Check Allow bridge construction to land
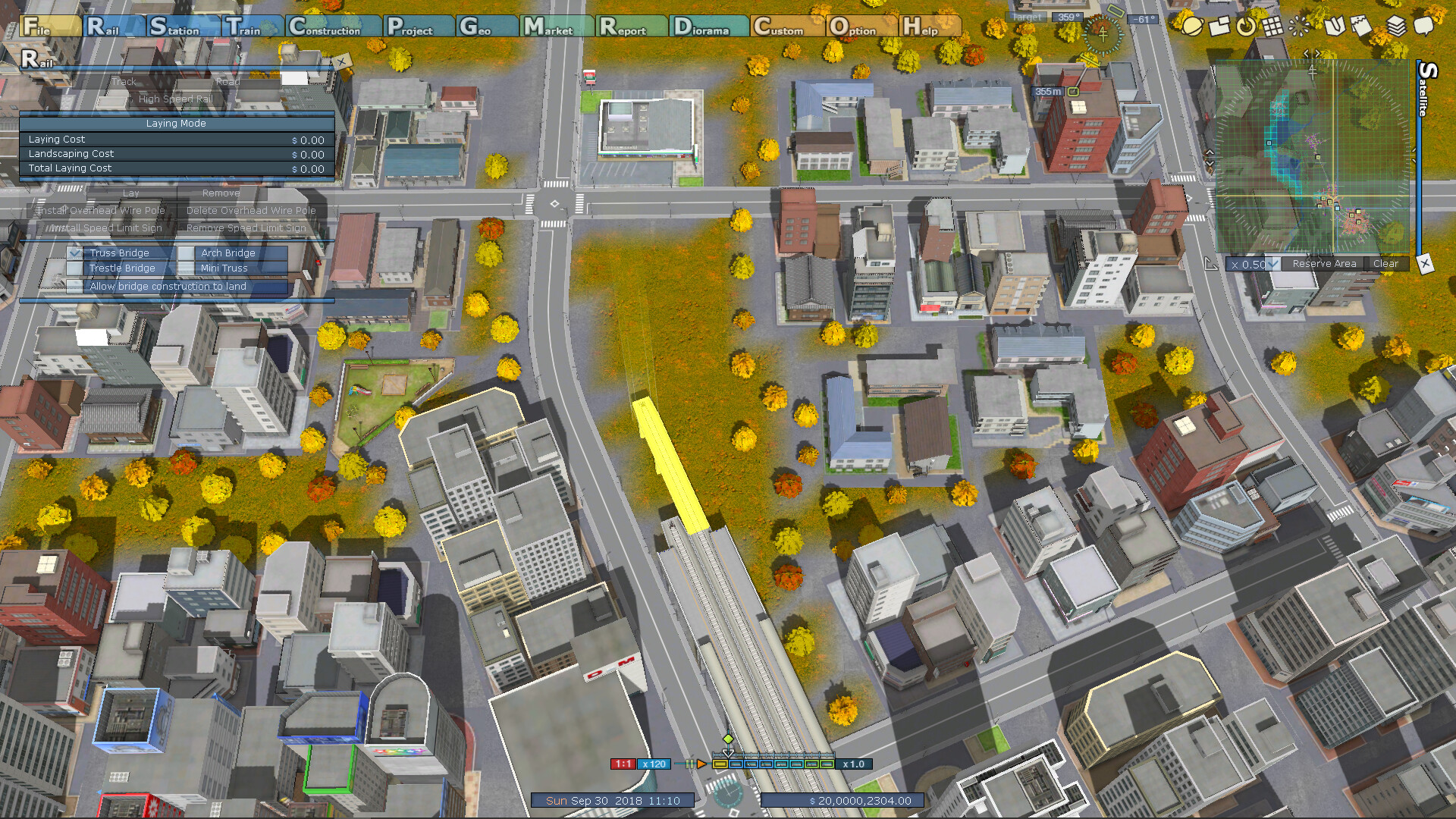The image size is (1456, 819). click(x=75, y=287)
